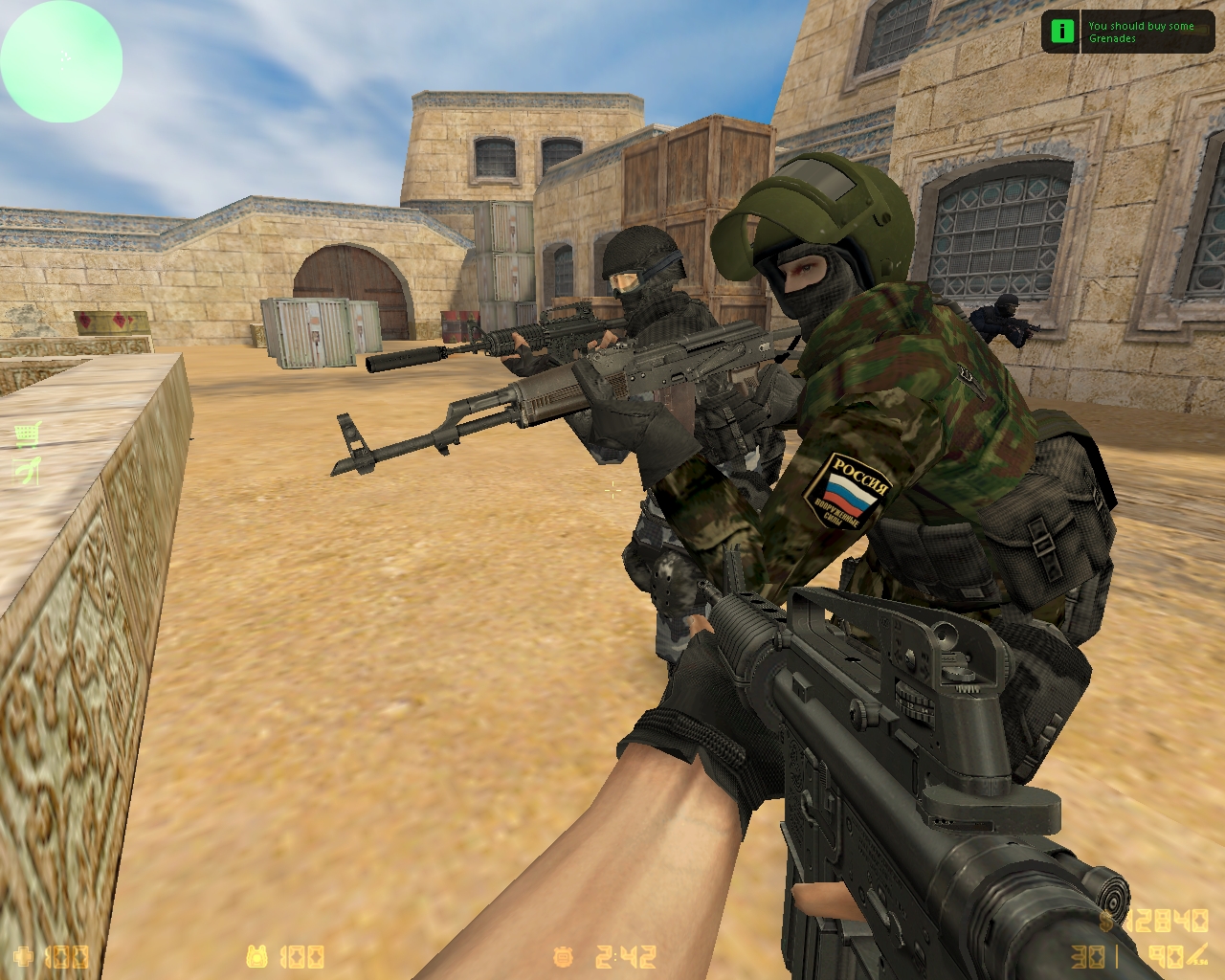This screenshot has height=980, width=1225.
Task: Click the crosshair at screen center
Action: 612,492
